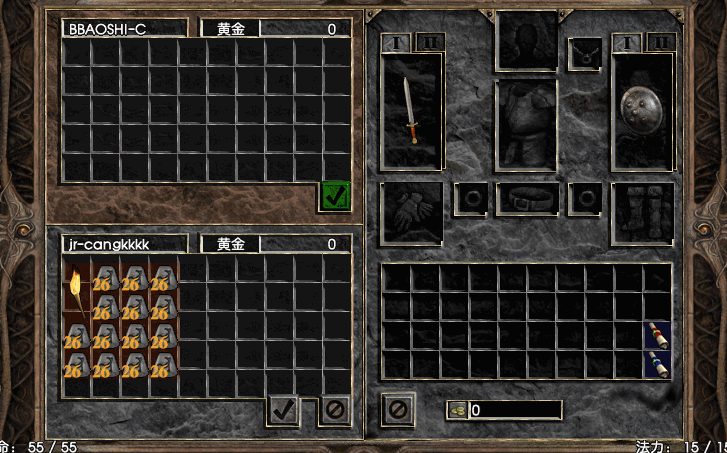Click the gold coins button in inventory
727x453 pixels.
point(457,410)
